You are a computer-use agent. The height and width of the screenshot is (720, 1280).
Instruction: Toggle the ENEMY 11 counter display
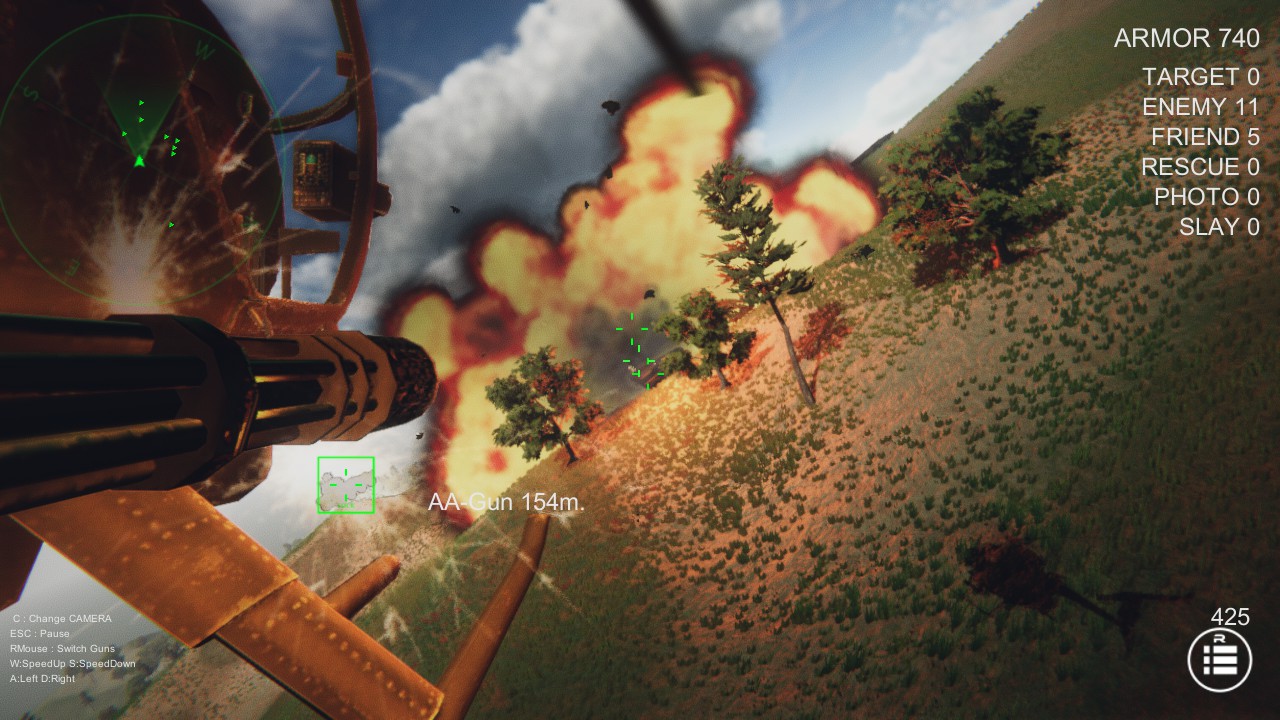[1204, 107]
